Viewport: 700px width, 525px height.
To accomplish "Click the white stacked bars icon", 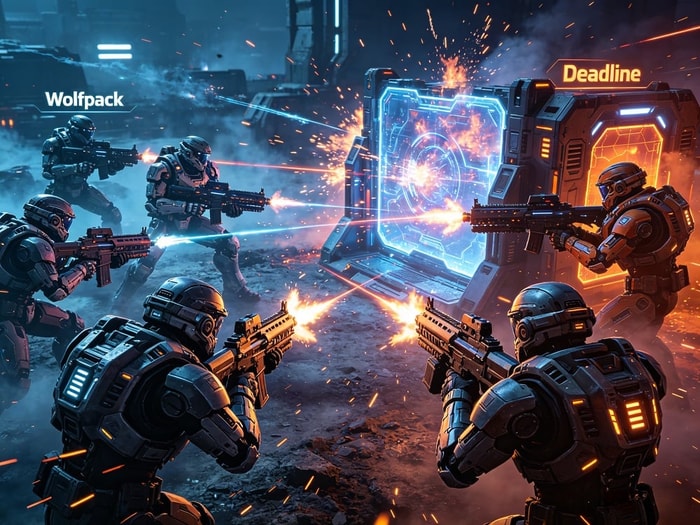I will coord(114,51).
